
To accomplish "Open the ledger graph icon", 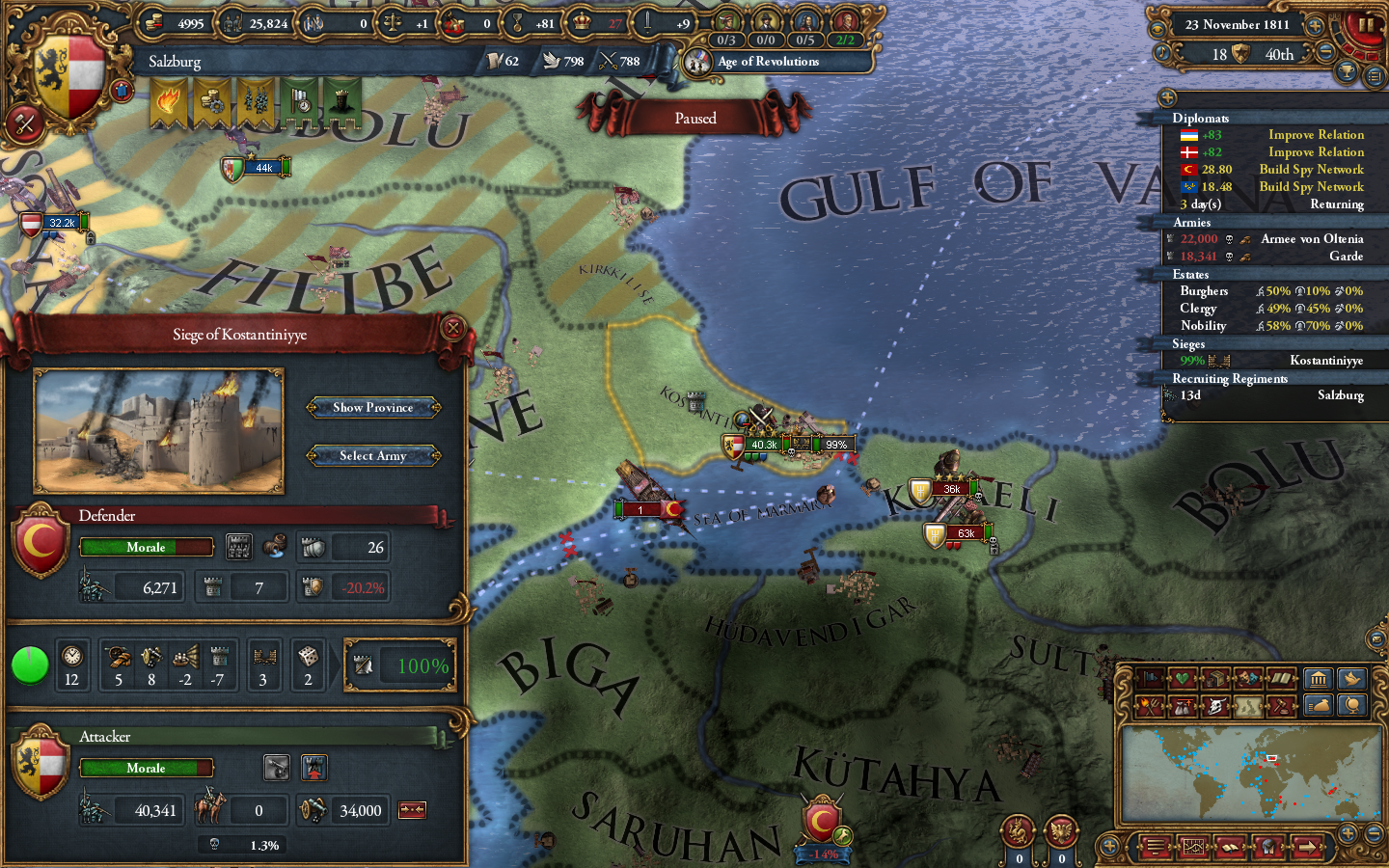I will pyautogui.click(x=1194, y=848).
